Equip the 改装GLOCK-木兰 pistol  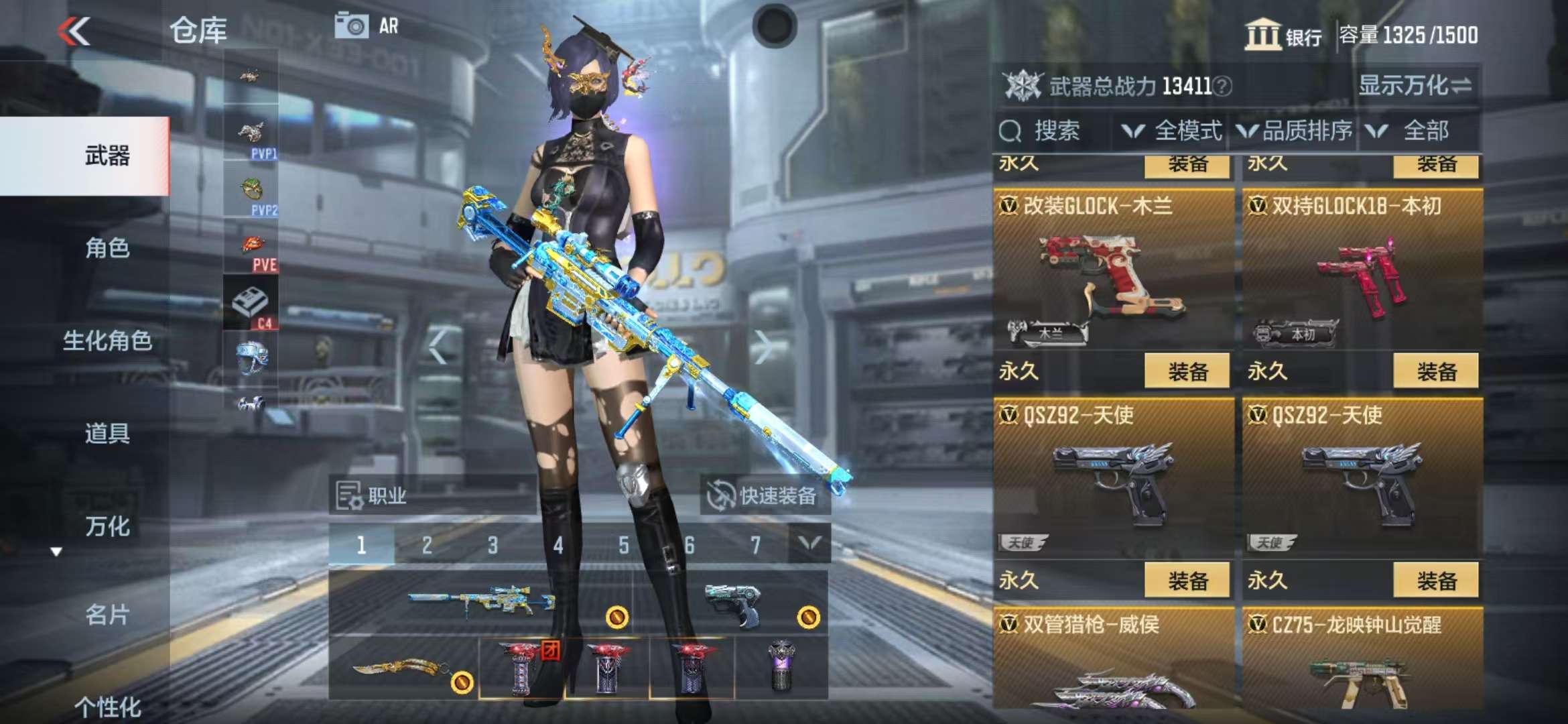(x=1187, y=371)
